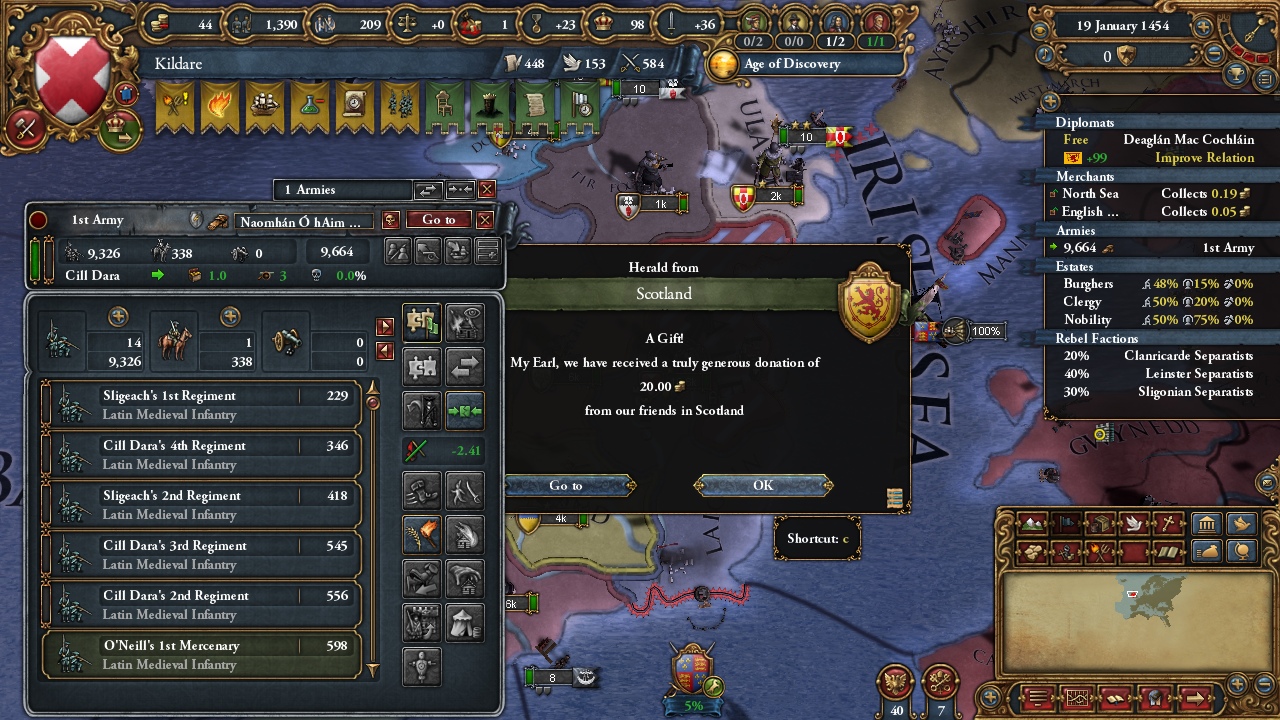1280x720 pixels.
Task: Add infantry with the plus button
Action: [x=118, y=317]
